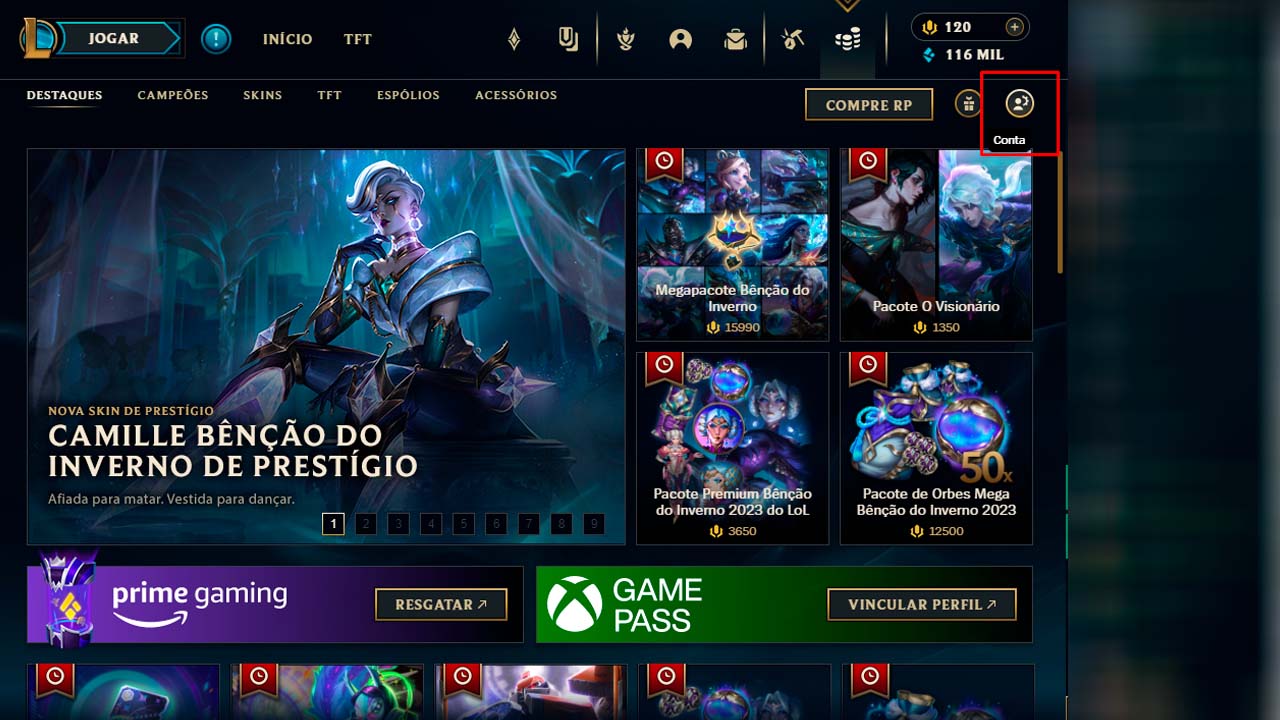Image resolution: width=1280 pixels, height=720 pixels.
Task: Select the Store coins icon
Action: [x=847, y=38]
